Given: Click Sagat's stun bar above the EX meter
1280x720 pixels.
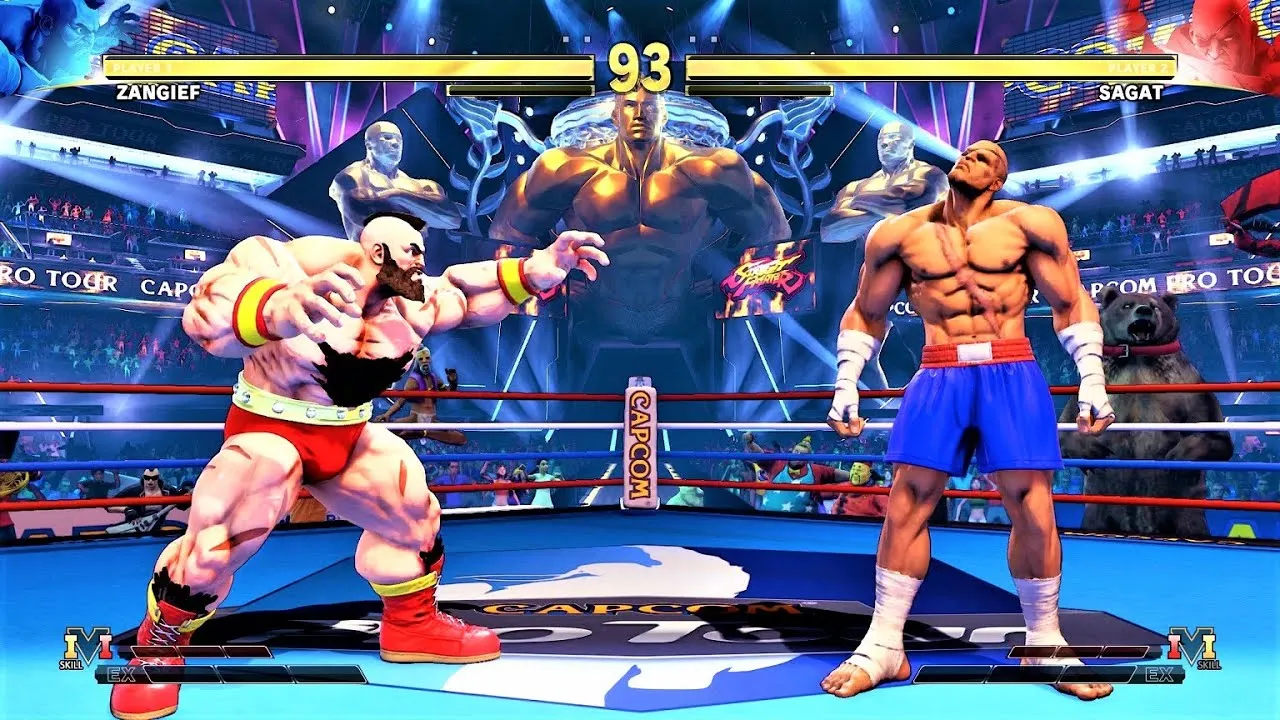Looking at the screenshot, I should pos(1080,652).
